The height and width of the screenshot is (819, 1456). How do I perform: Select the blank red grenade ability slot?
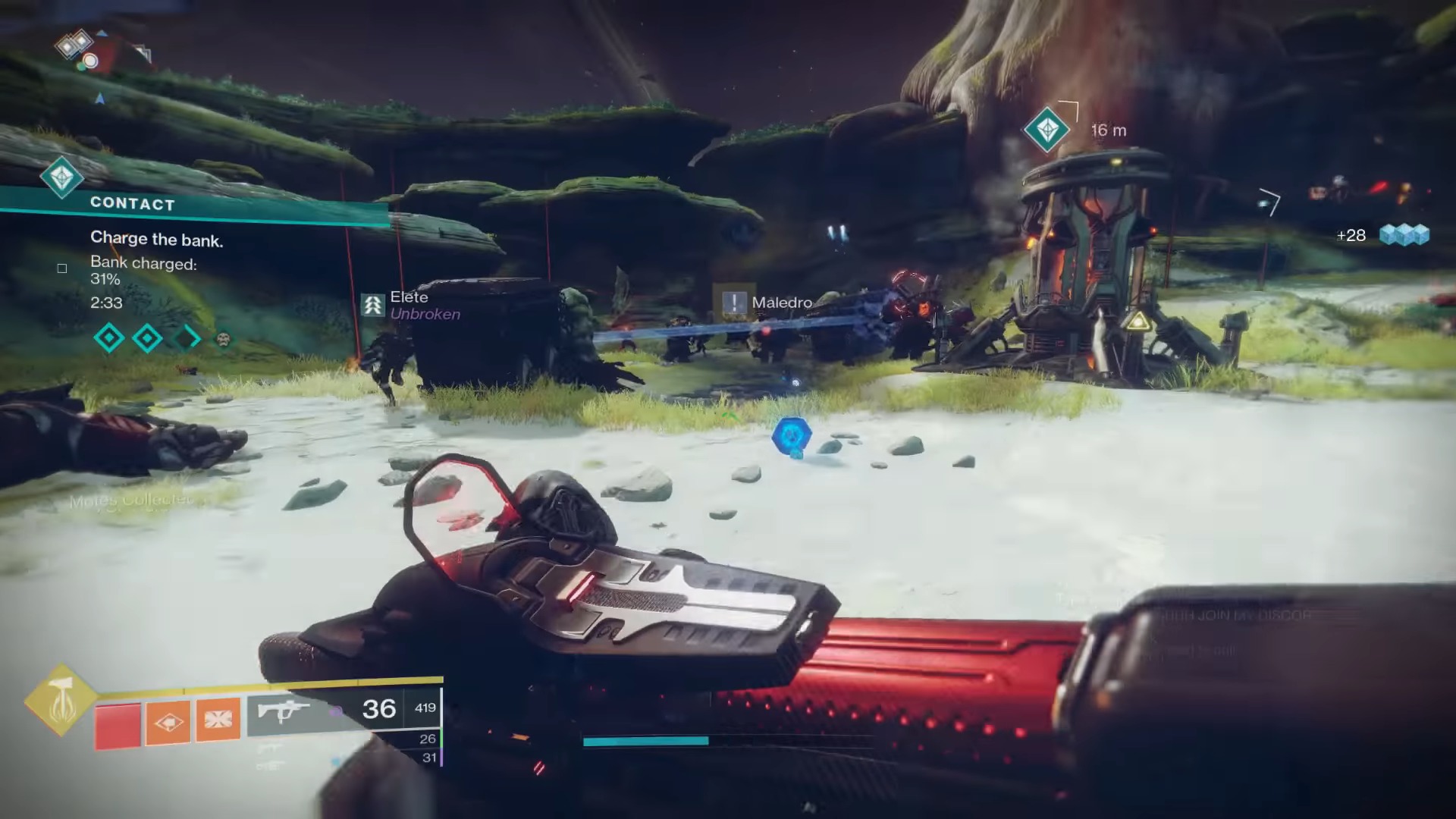point(118,724)
